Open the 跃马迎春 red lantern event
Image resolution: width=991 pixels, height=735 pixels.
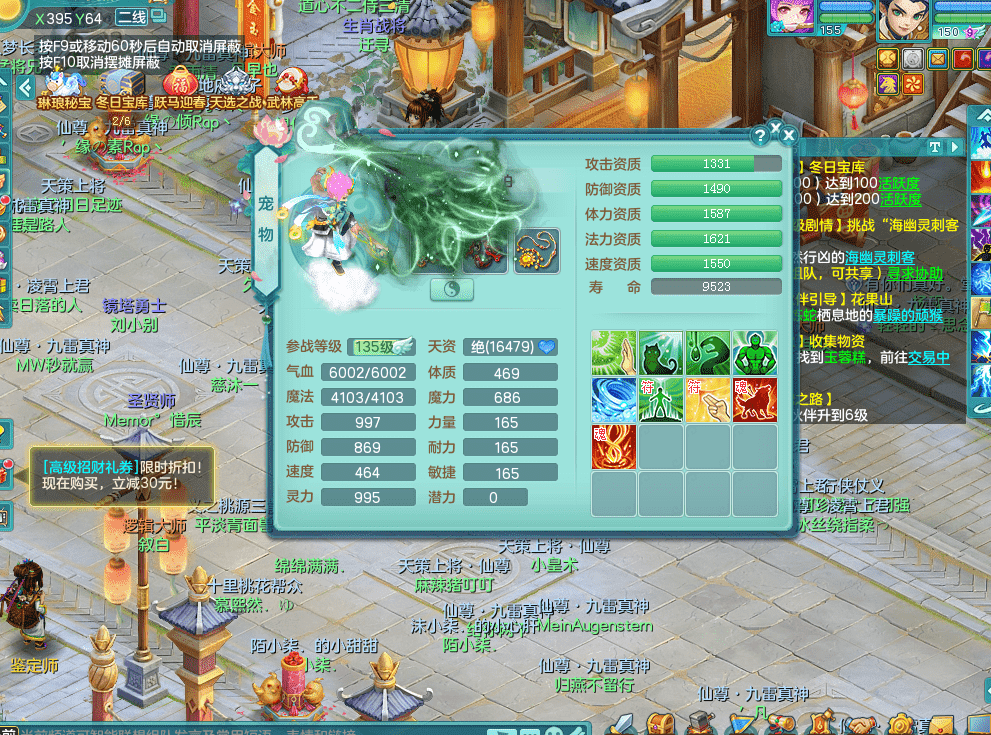(x=179, y=83)
